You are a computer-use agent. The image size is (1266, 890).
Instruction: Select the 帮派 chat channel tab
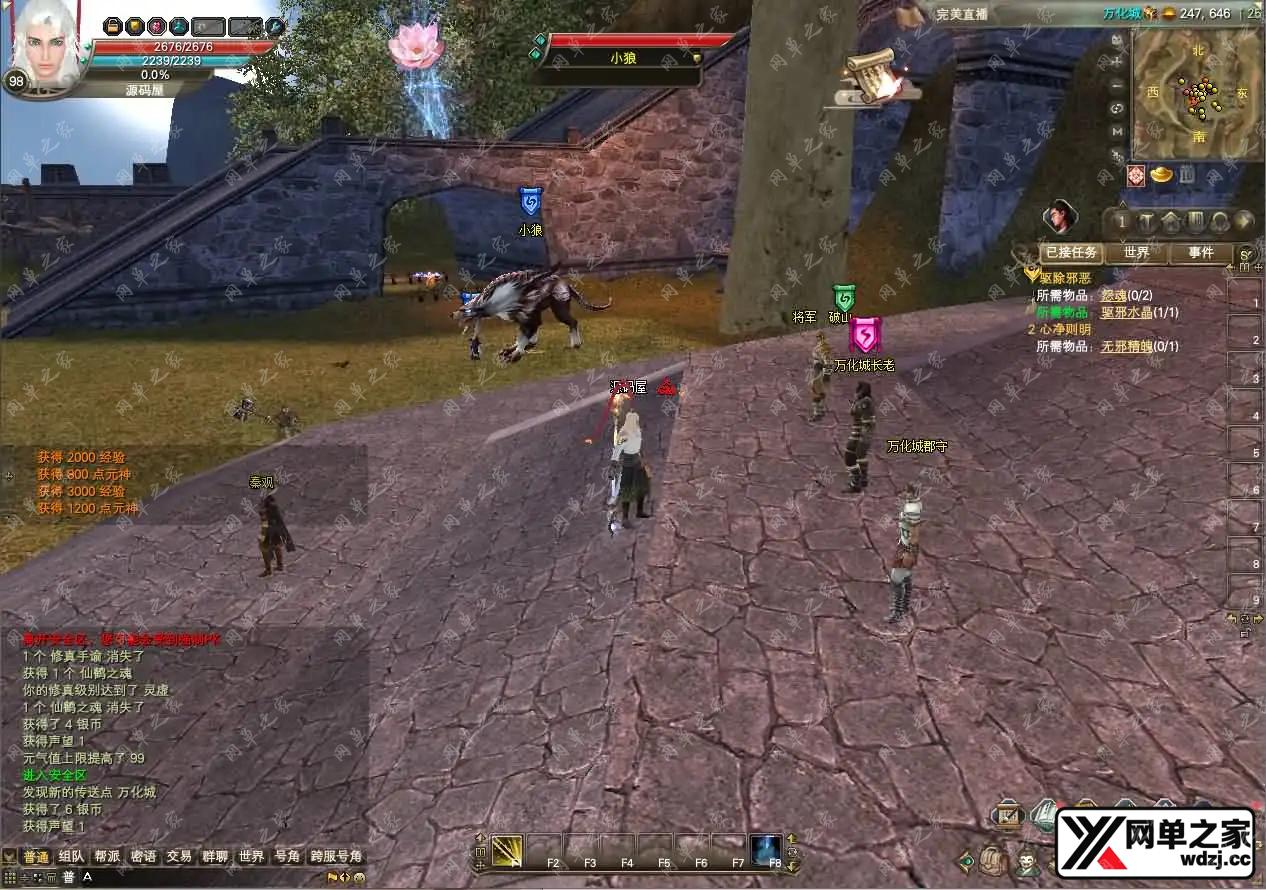pos(107,857)
